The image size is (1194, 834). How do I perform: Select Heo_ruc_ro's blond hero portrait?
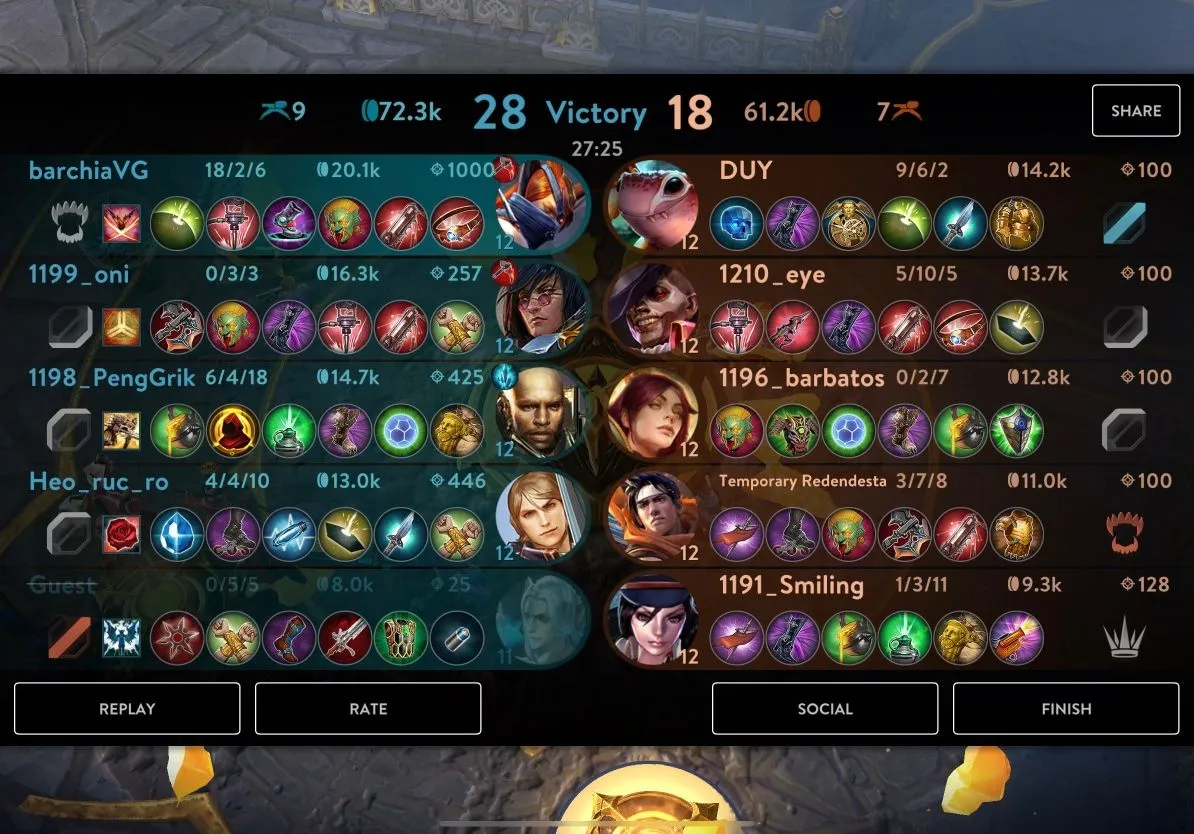540,516
